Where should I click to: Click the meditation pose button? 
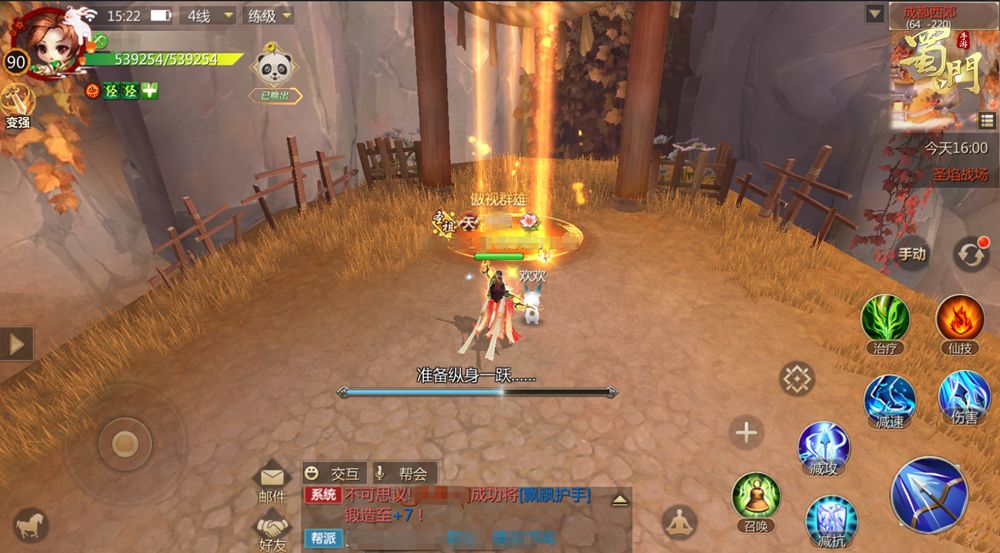pos(679,523)
